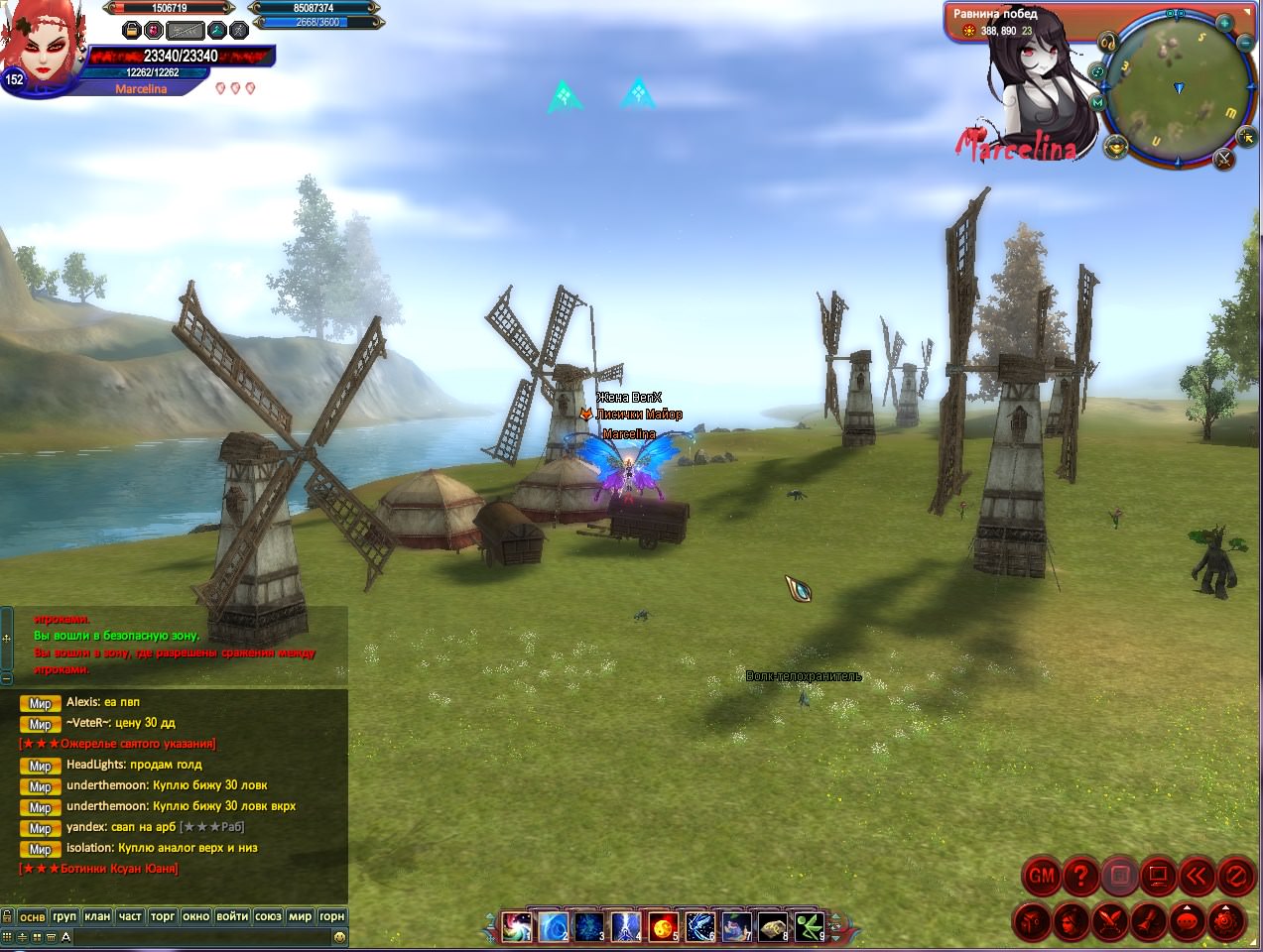Open the crossed swords menu button
The height and width of the screenshot is (952, 1263).
click(x=1110, y=921)
